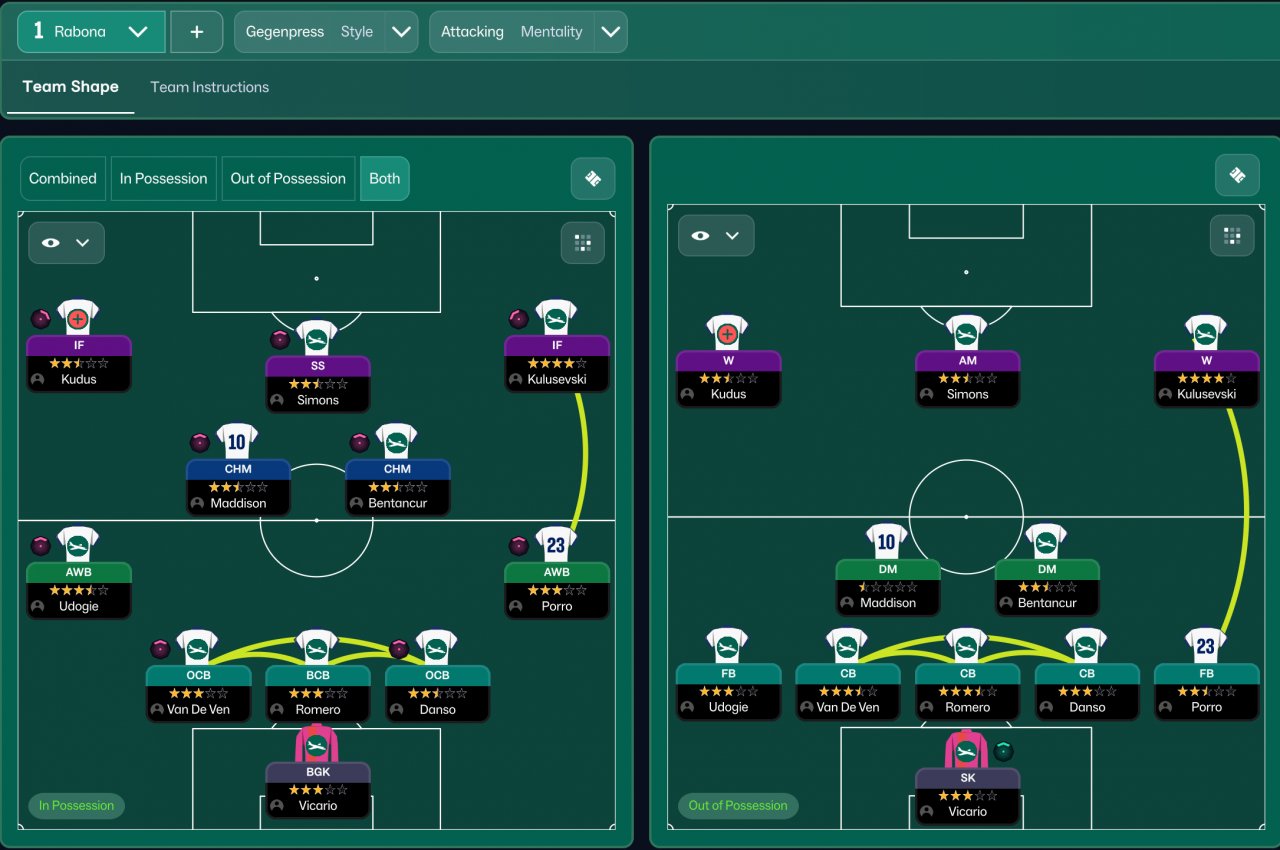The width and height of the screenshot is (1280, 850).
Task: Select the Both view button
Action: coord(384,178)
